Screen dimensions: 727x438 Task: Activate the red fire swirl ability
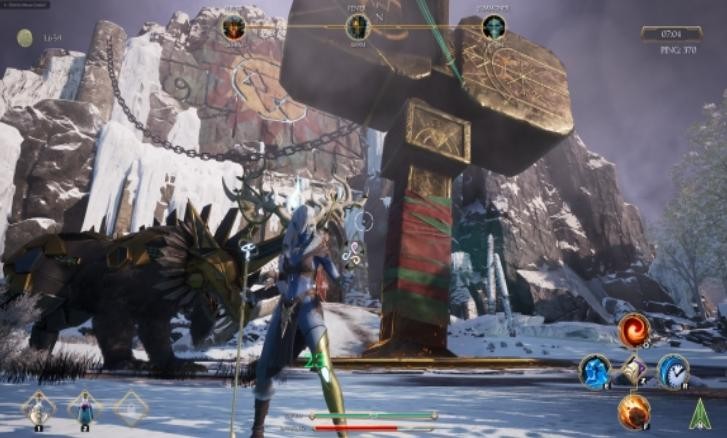pos(634,329)
